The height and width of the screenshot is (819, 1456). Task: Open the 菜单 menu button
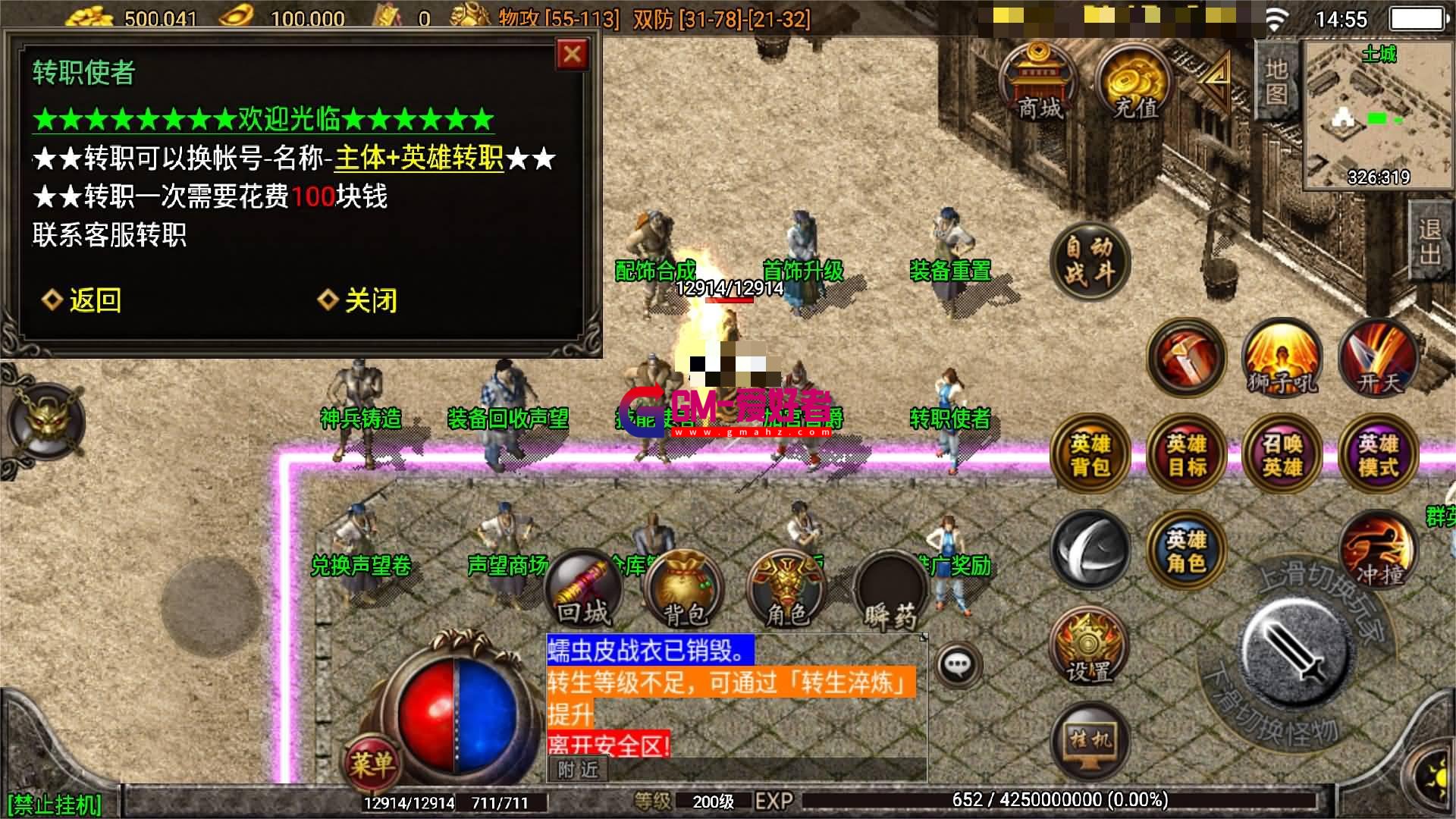point(372,761)
